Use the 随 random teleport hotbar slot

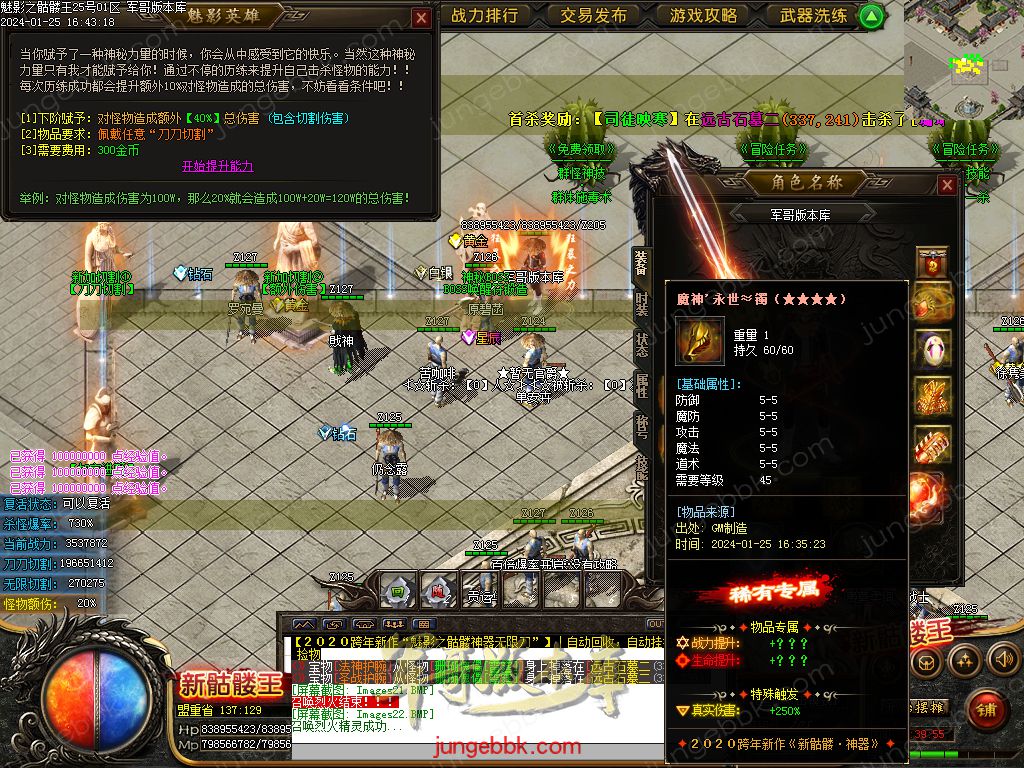click(438, 590)
